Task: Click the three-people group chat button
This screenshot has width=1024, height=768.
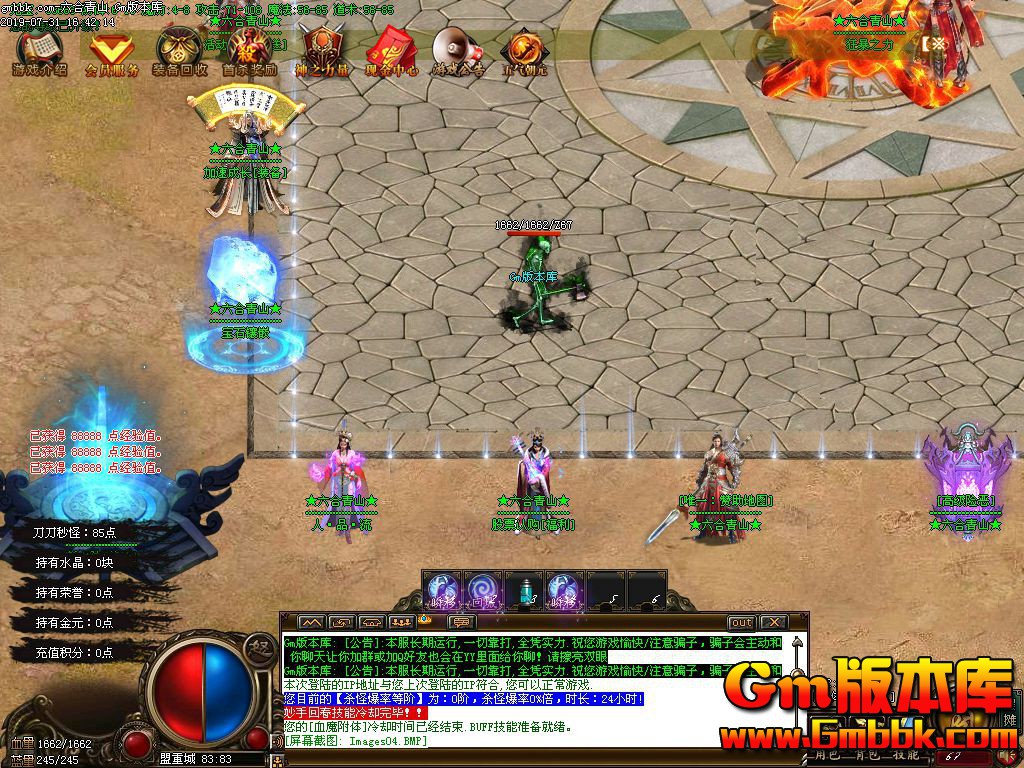Action: click(x=402, y=622)
